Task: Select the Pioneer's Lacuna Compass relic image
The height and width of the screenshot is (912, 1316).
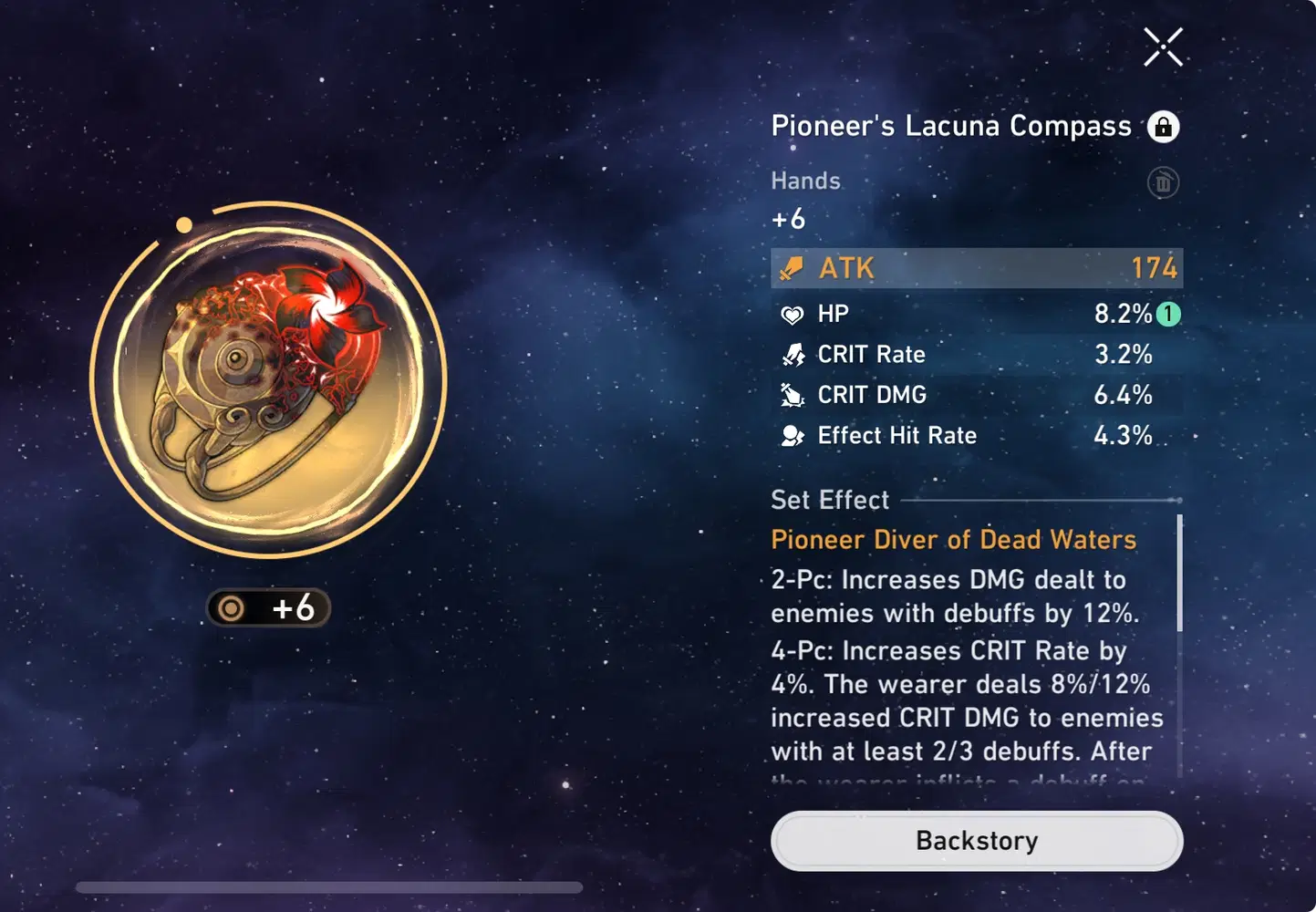Action: click(x=268, y=378)
